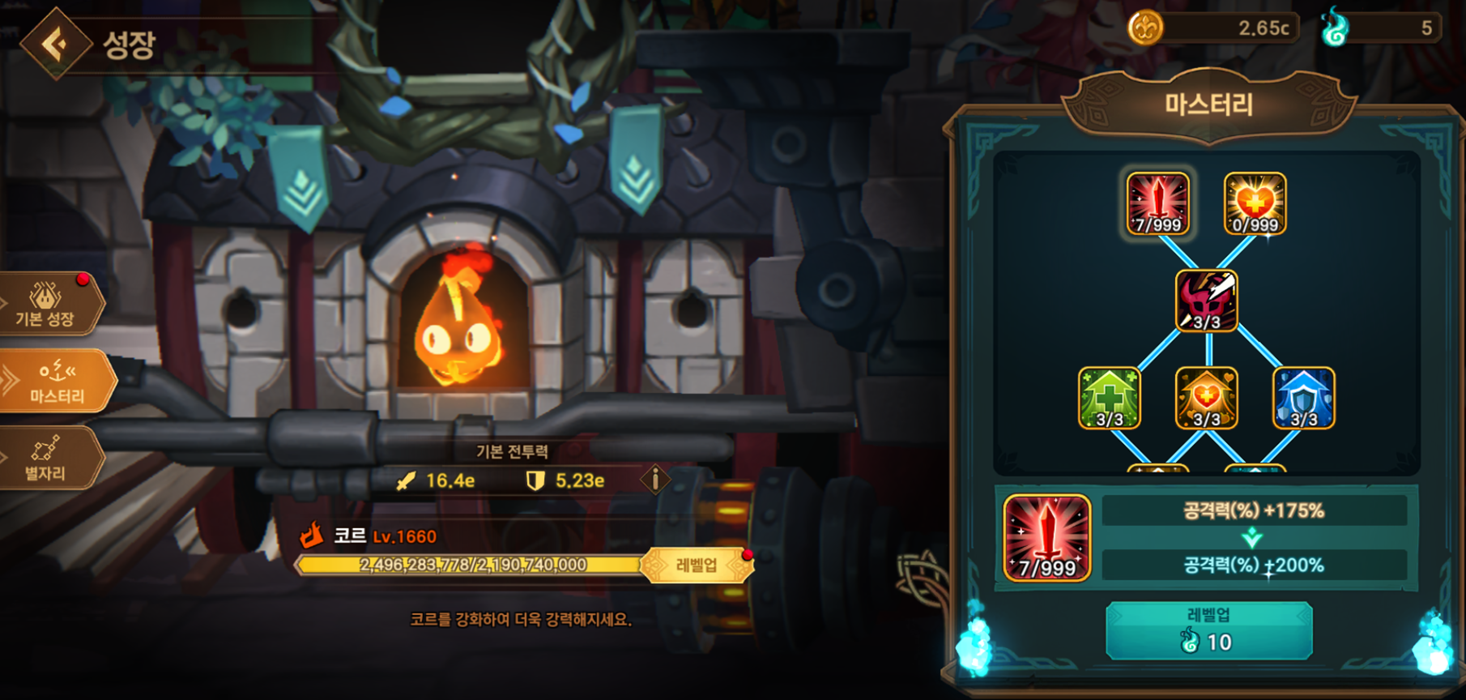The width and height of the screenshot is (1466, 700).
Task: Choose the blue shield house mastery node
Action: [x=1303, y=398]
